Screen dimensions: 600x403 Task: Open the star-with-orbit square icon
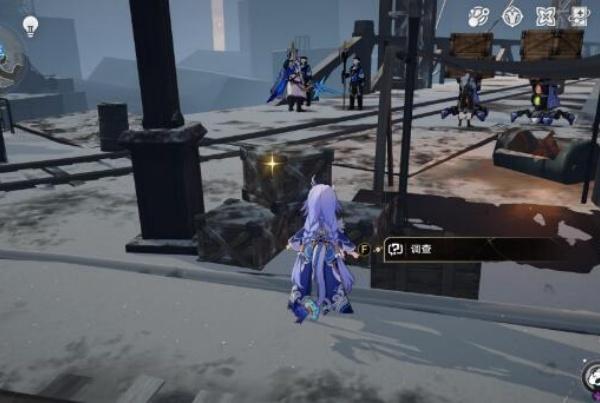tap(579, 16)
